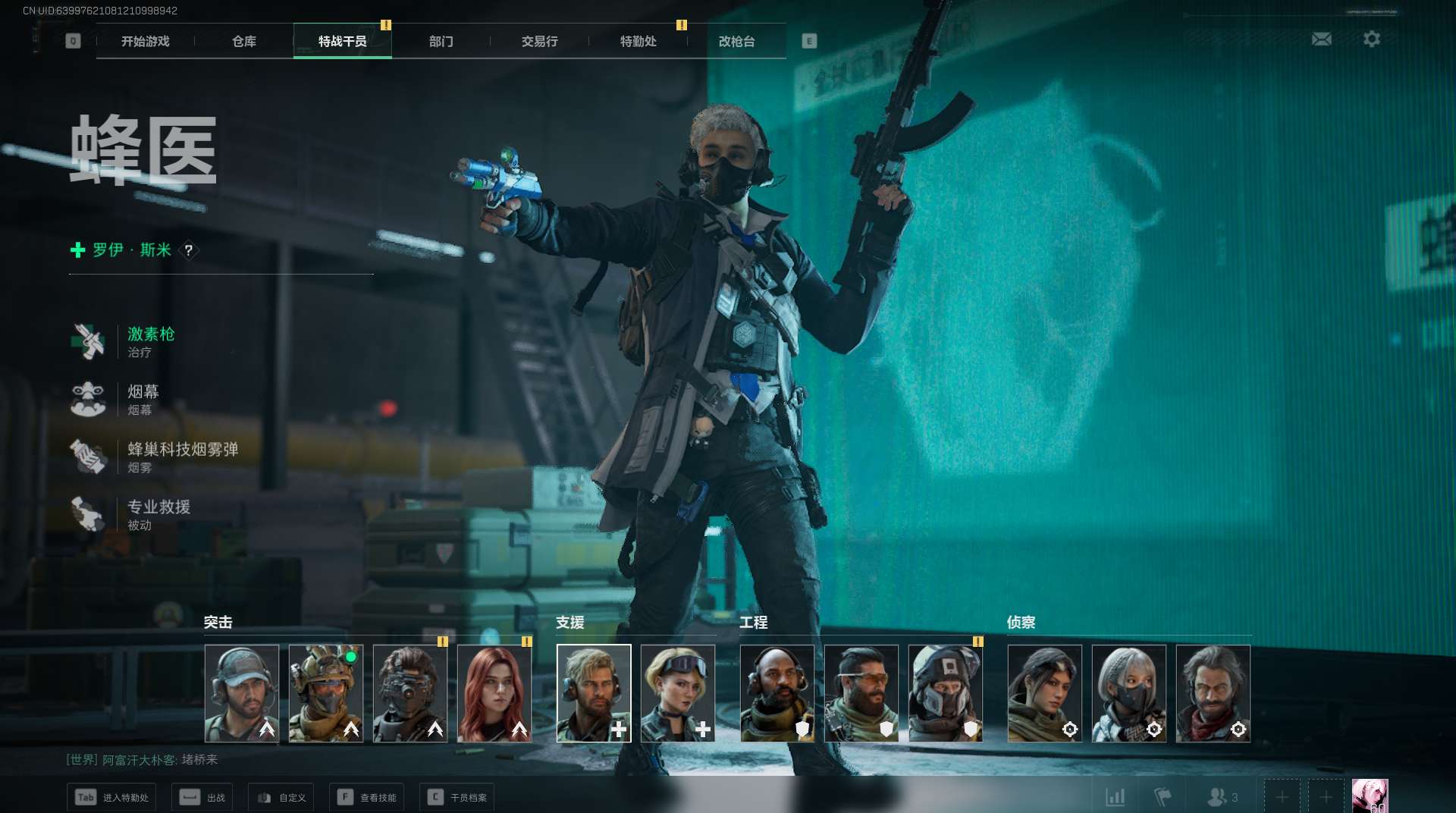This screenshot has height=813, width=1456.
Task: Open the 仓库 tab
Action: coord(243,41)
